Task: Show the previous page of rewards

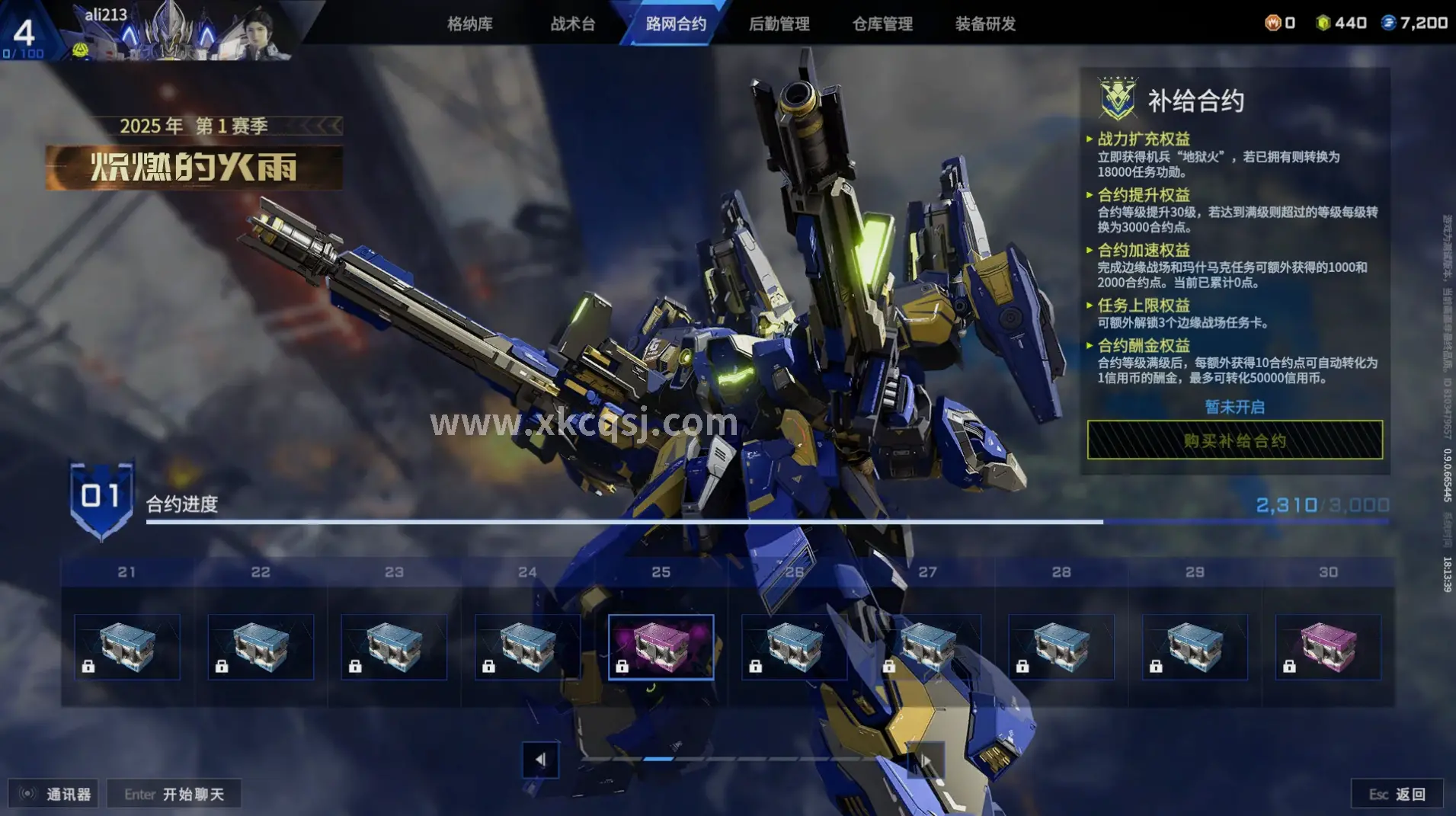Action: [540, 760]
